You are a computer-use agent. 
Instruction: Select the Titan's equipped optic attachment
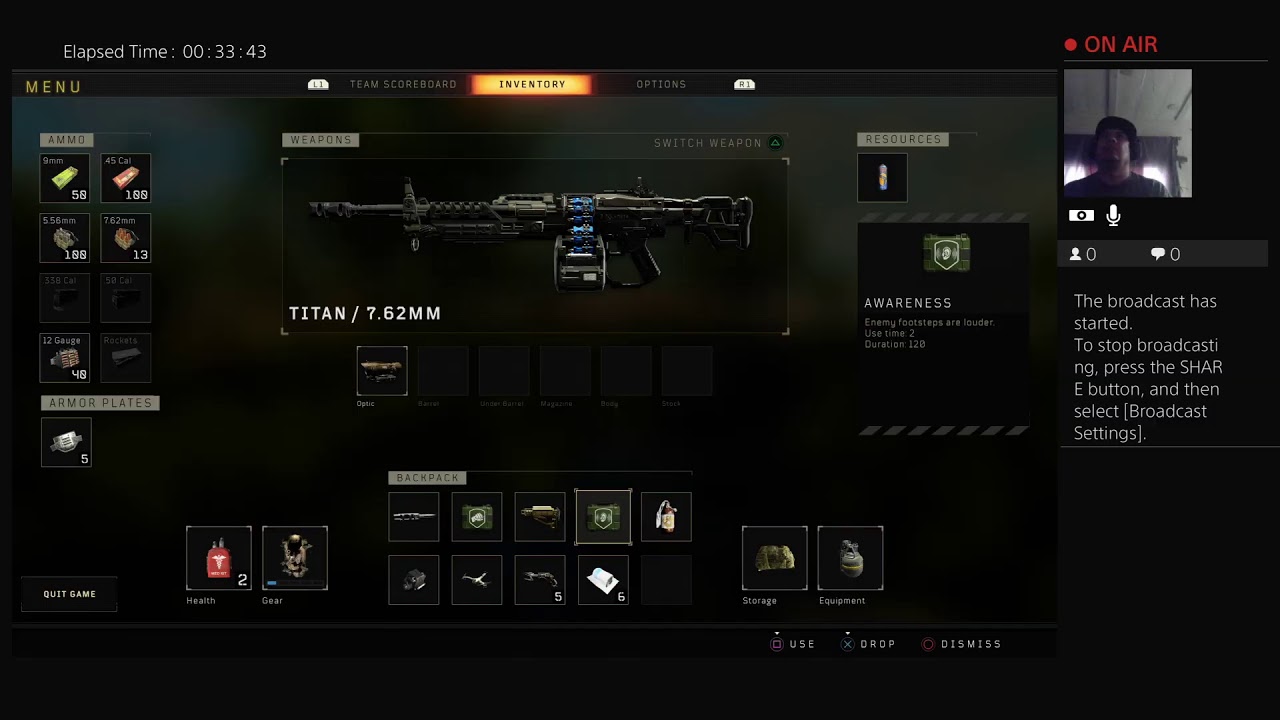point(382,371)
